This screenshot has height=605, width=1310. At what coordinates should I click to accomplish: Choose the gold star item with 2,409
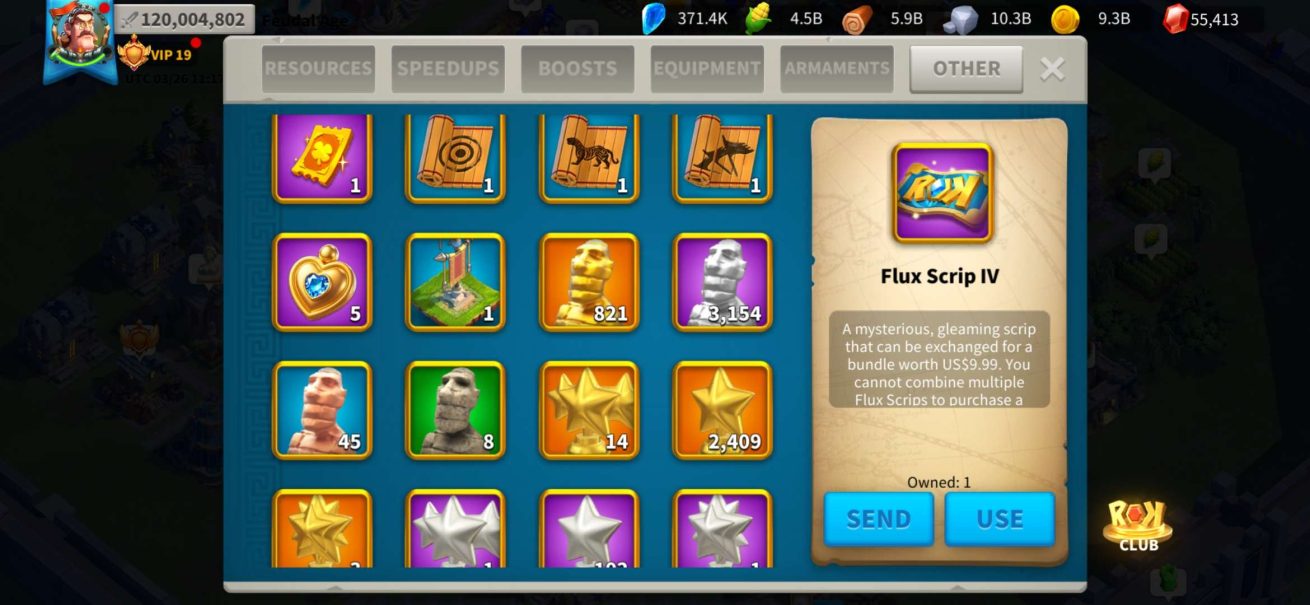pos(722,410)
